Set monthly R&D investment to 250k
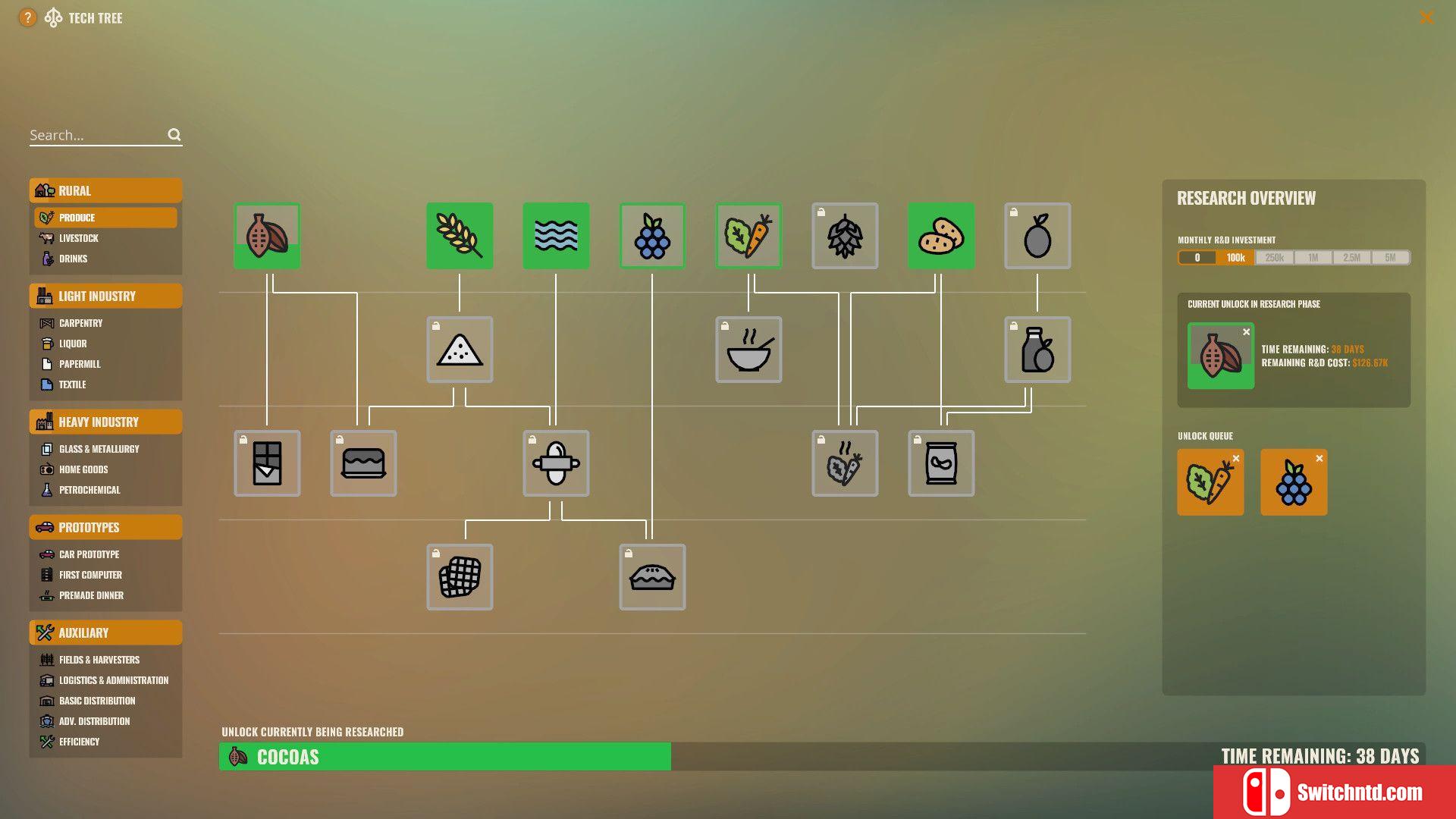This screenshot has width=1456, height=819. [x=1274, y=258]
